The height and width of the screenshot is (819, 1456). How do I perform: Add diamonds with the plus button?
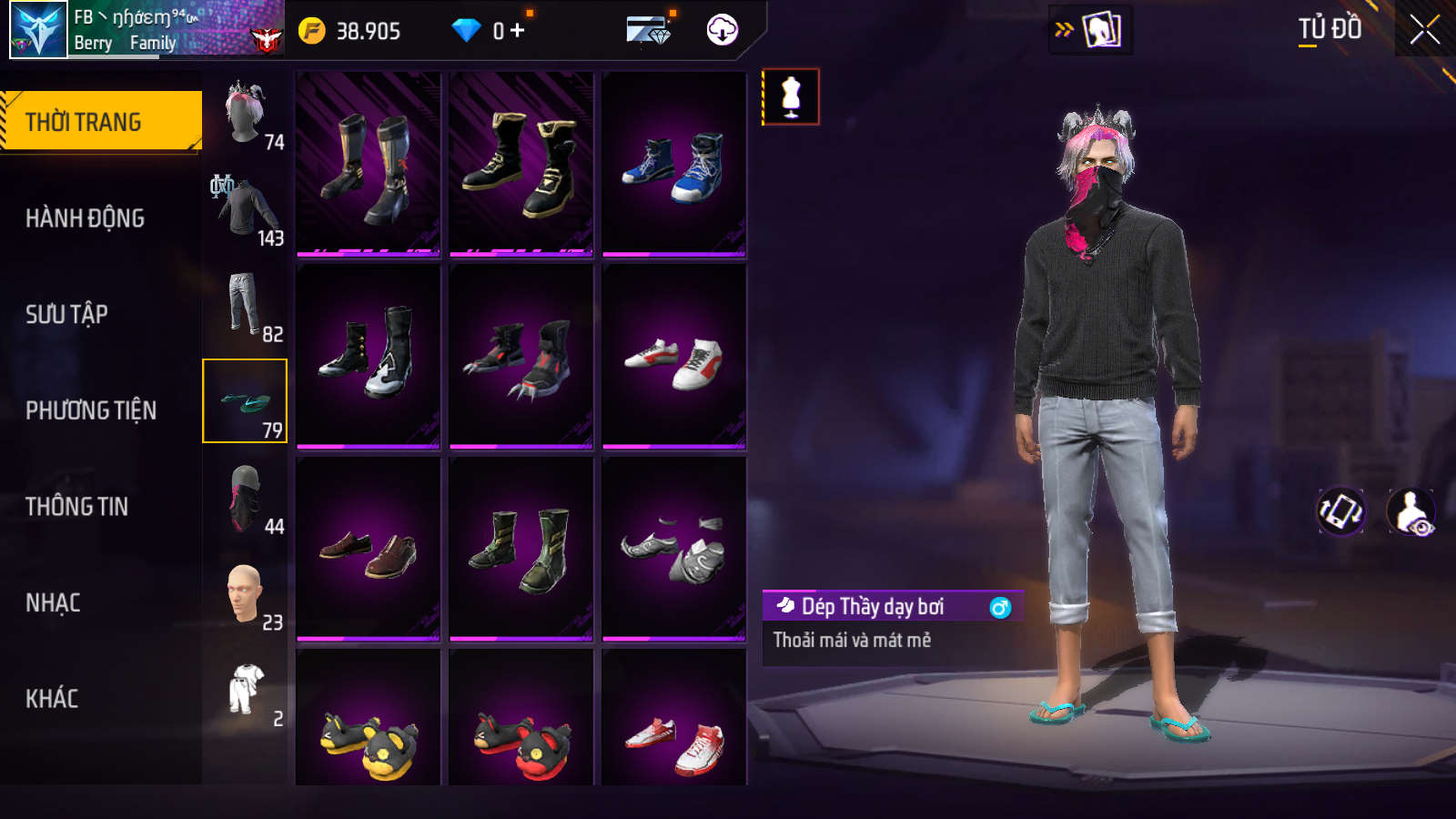(518, 31)
